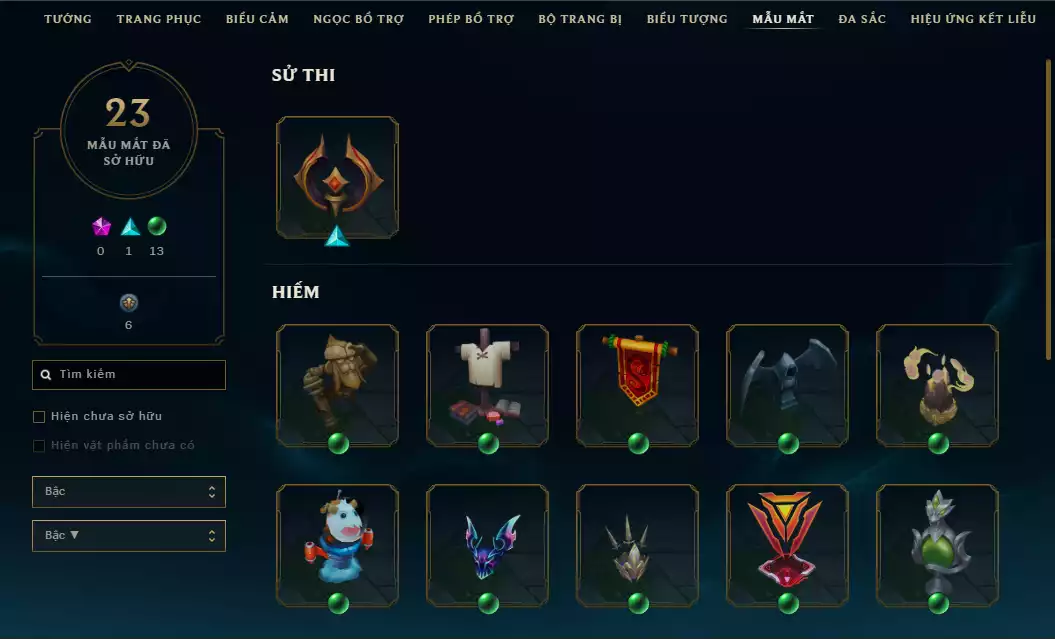Screen dimensions: 1055x639
Task: Pick the green orb ward skin
Action: (937, 545)
